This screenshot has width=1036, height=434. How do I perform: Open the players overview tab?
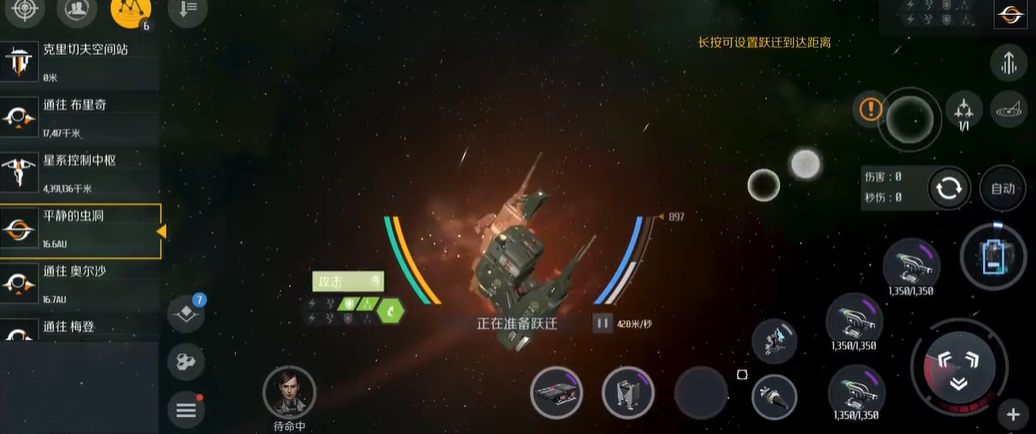77,10
